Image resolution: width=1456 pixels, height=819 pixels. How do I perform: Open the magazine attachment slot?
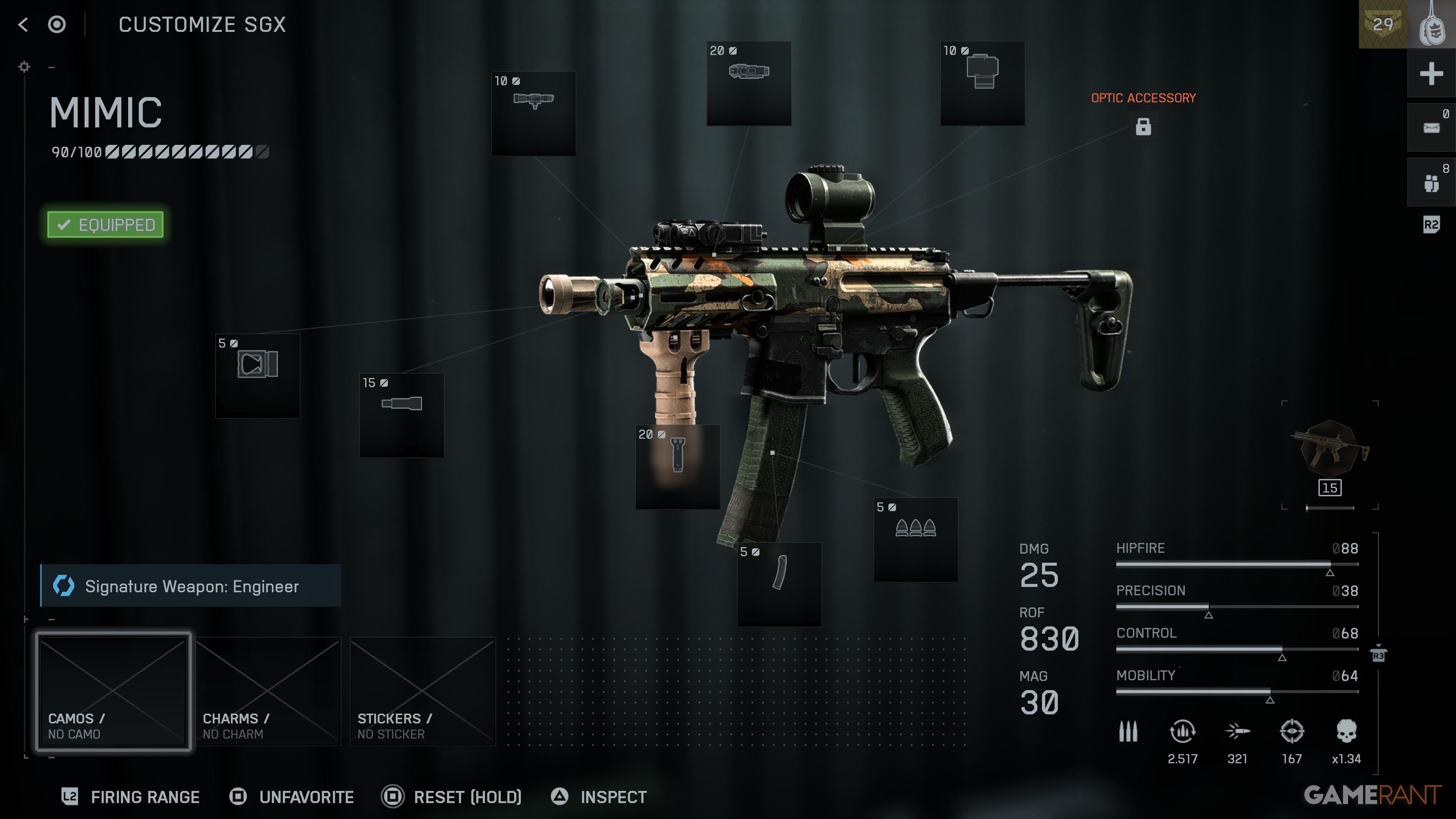[x=779, y=584]
